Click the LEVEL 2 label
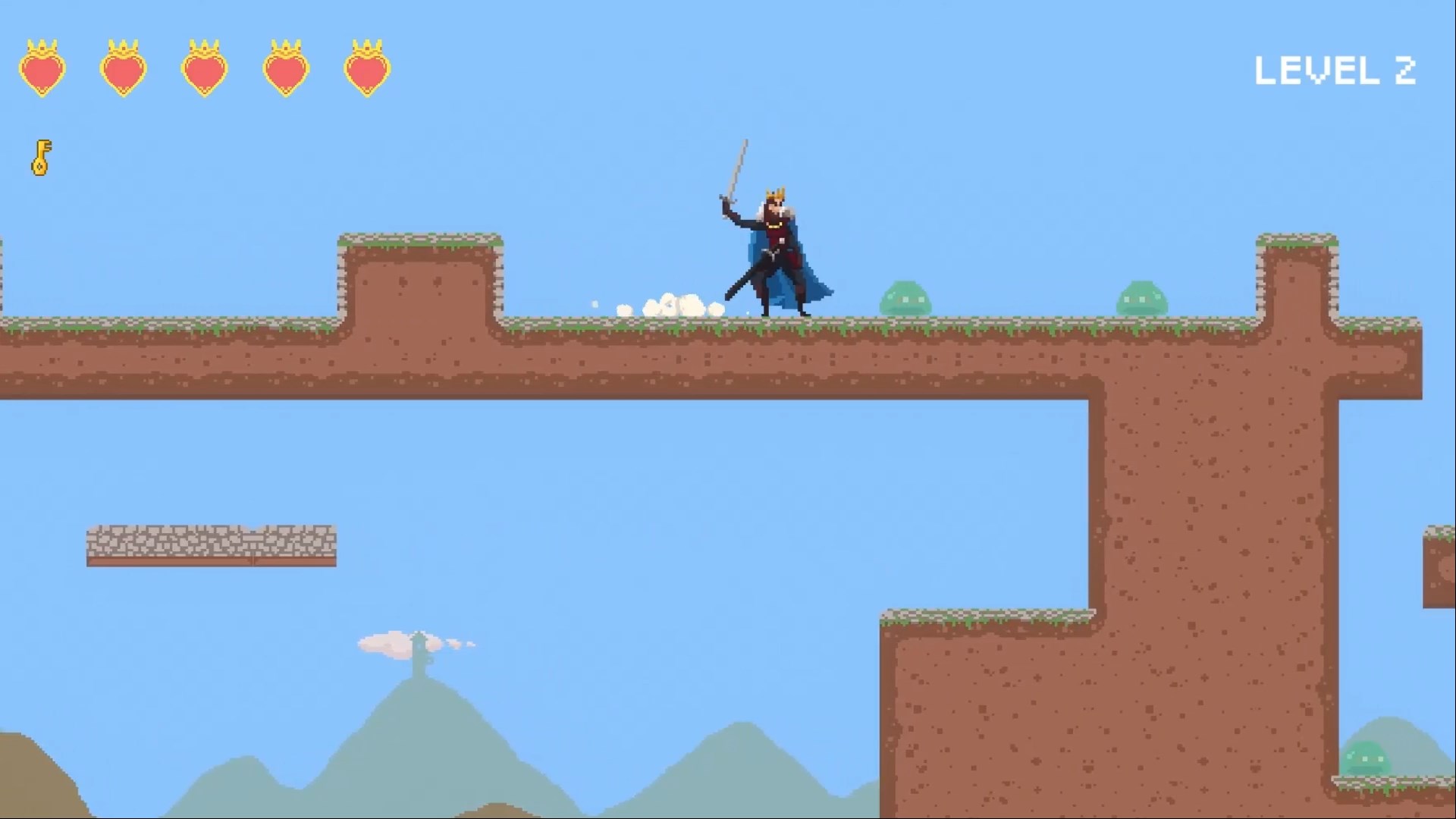Screen dimensions: 1456x819 point(1337,68)
